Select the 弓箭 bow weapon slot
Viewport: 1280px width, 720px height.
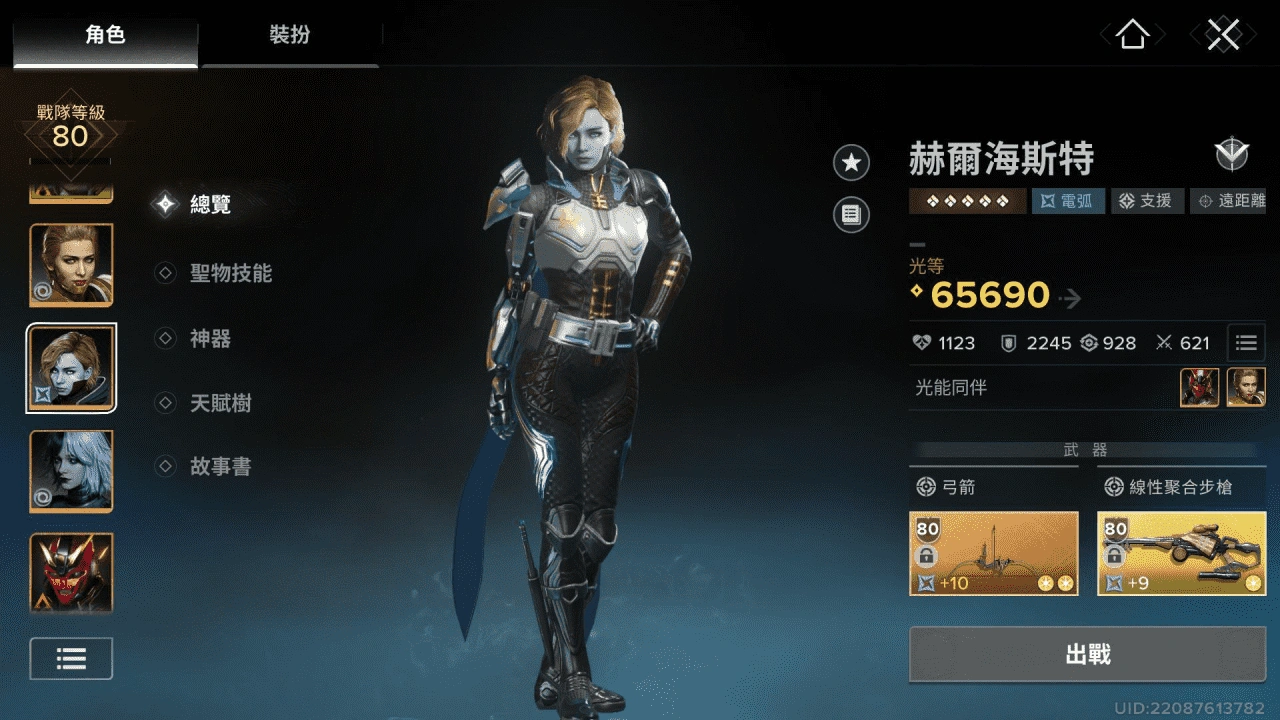pyautogui.click(x=994, y=553)
